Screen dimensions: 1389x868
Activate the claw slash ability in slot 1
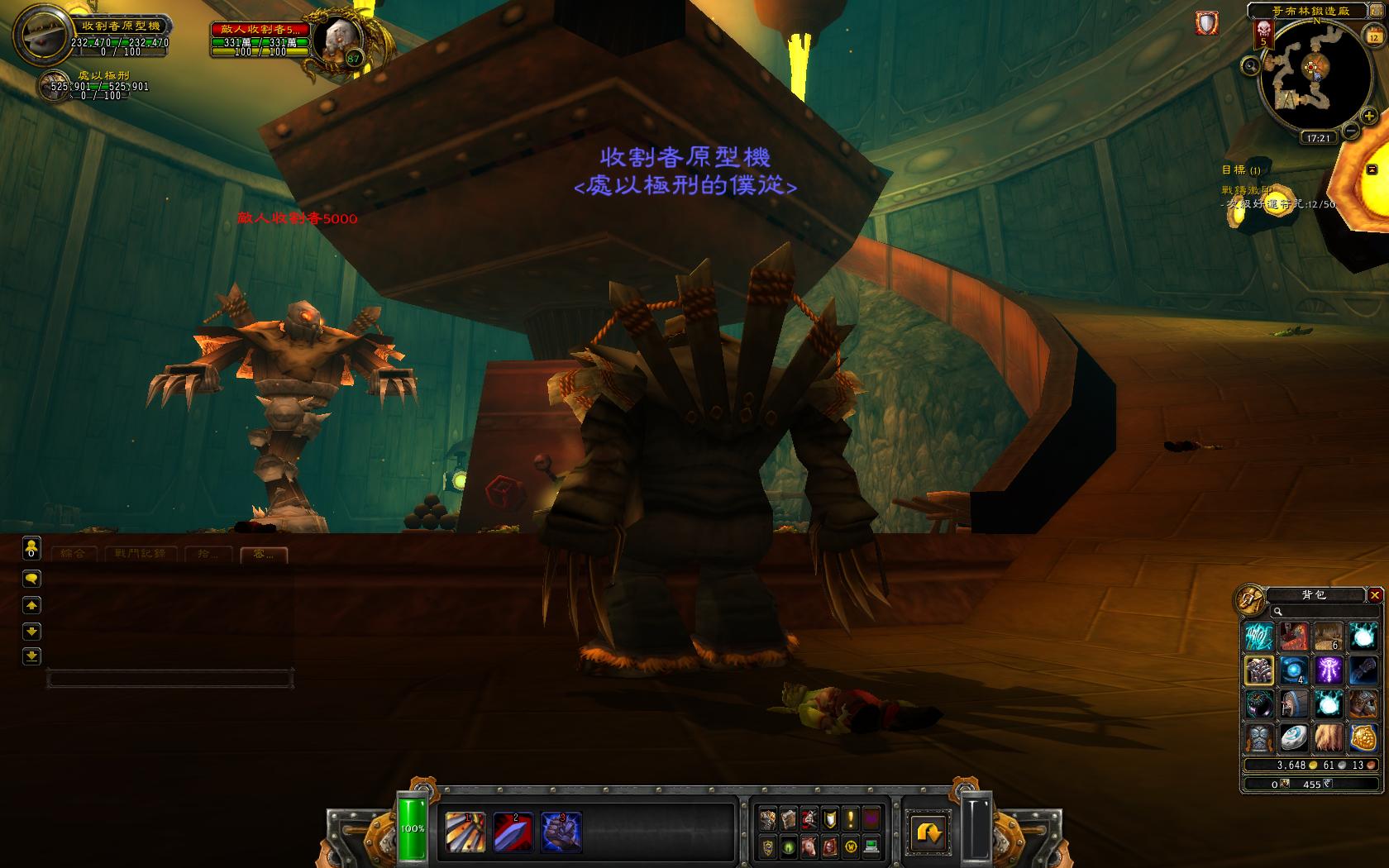(465, 831)
